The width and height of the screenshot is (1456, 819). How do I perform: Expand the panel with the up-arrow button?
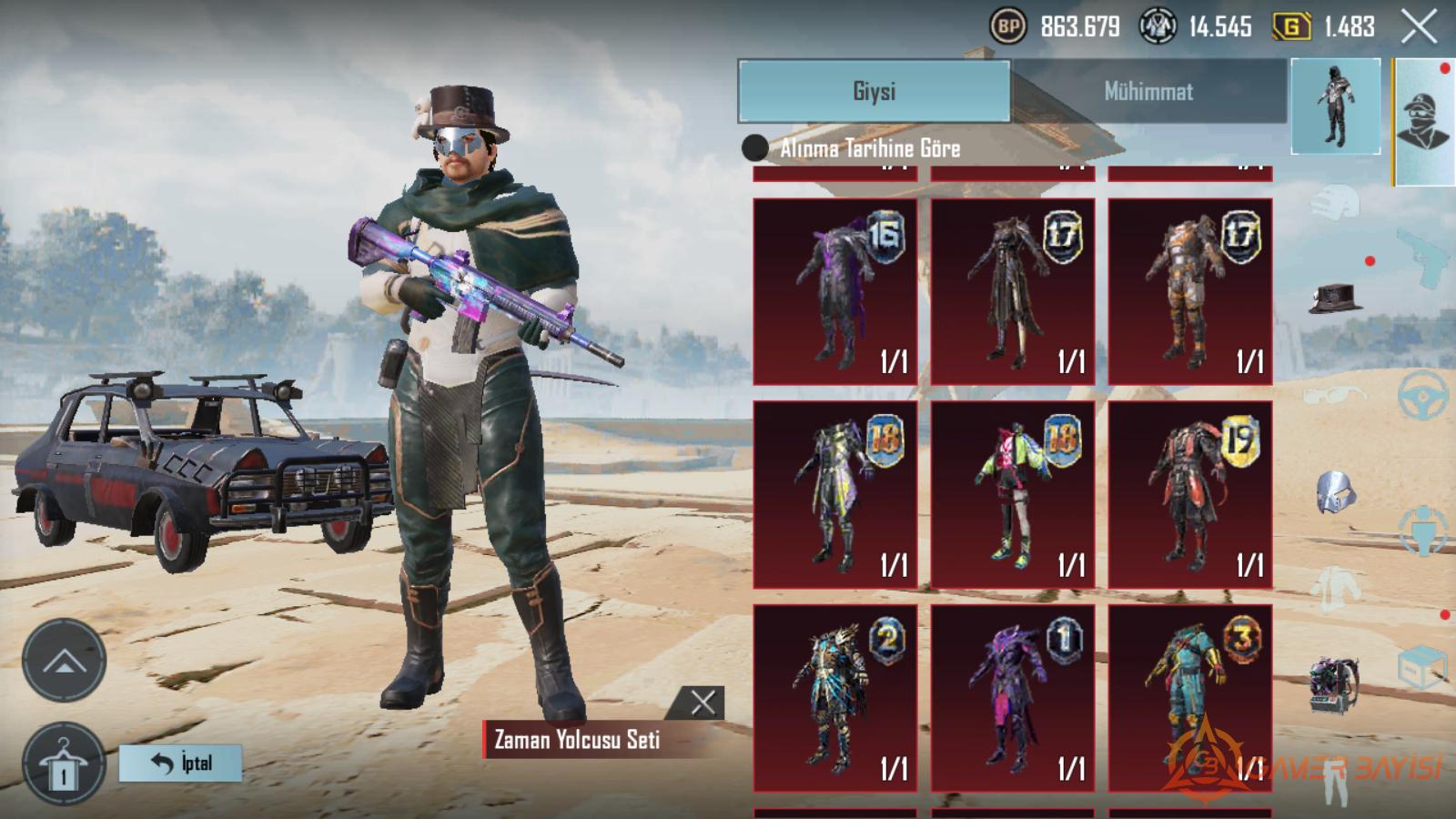(x=64, y=662)
